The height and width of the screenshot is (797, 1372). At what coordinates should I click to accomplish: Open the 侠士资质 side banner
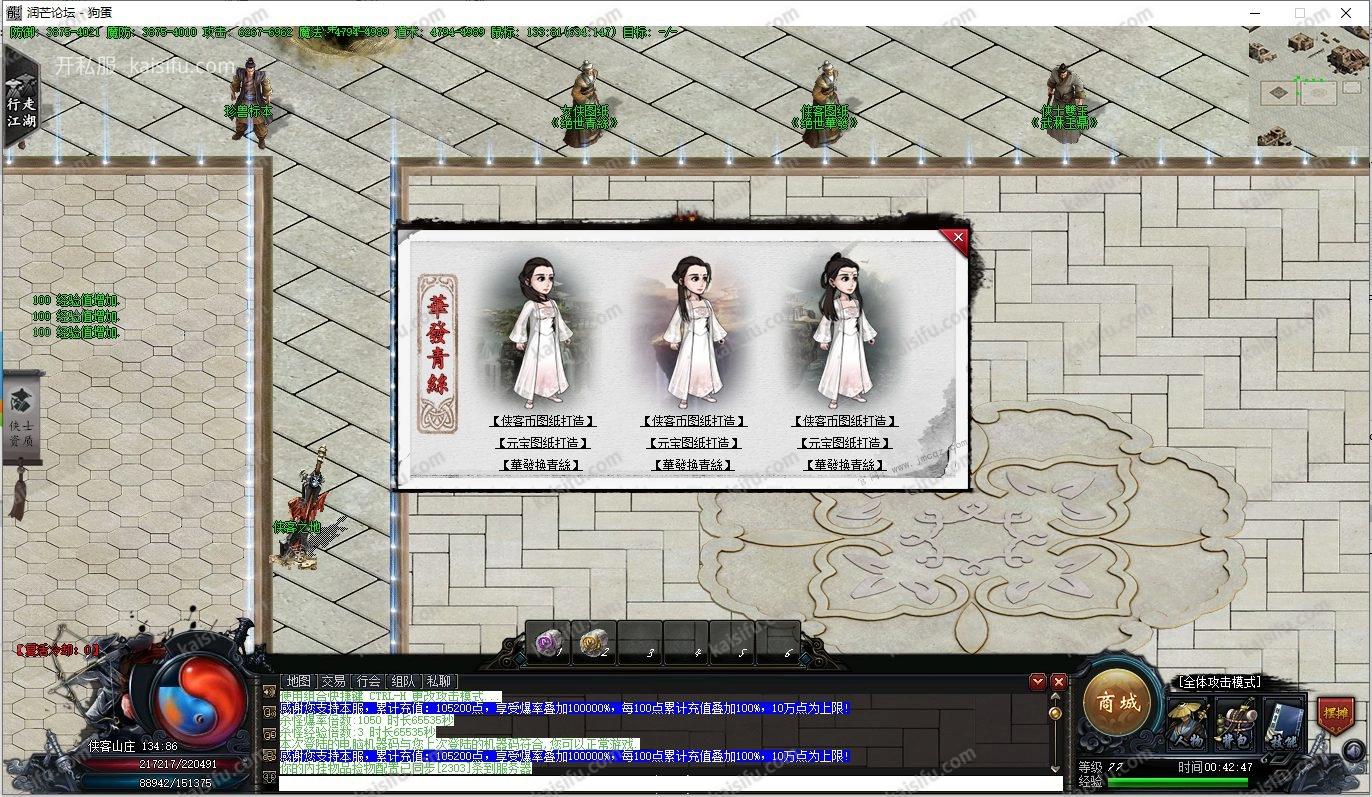tap(22, 420)
